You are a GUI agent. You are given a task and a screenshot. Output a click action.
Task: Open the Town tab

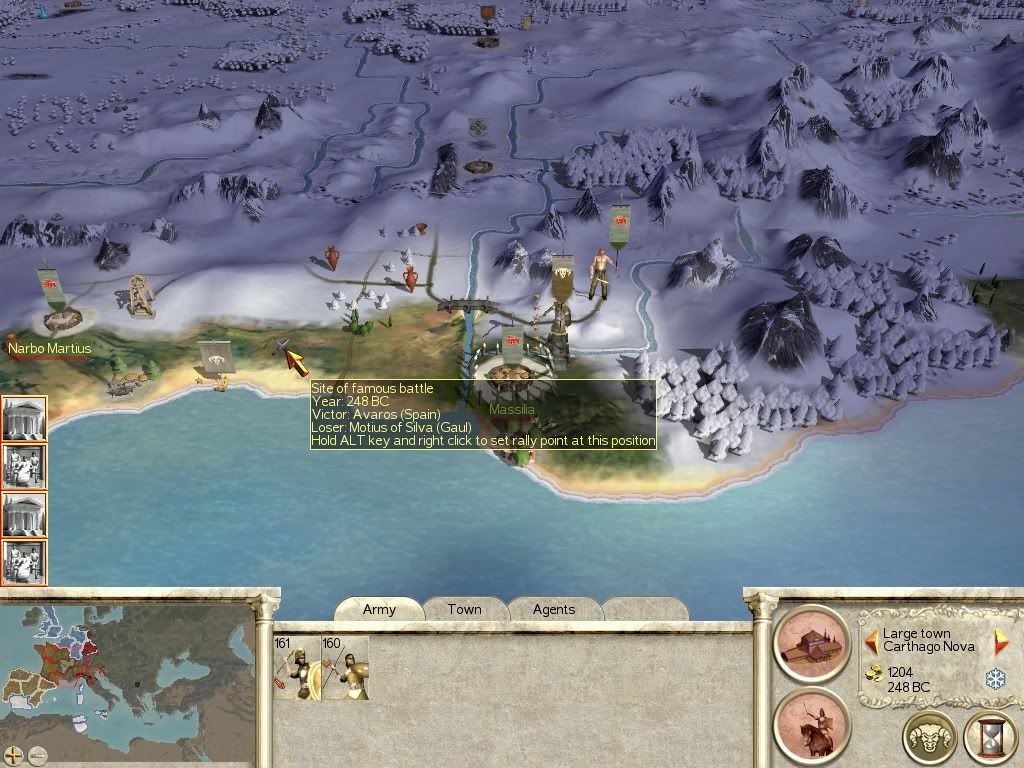(x=464, y=609)
